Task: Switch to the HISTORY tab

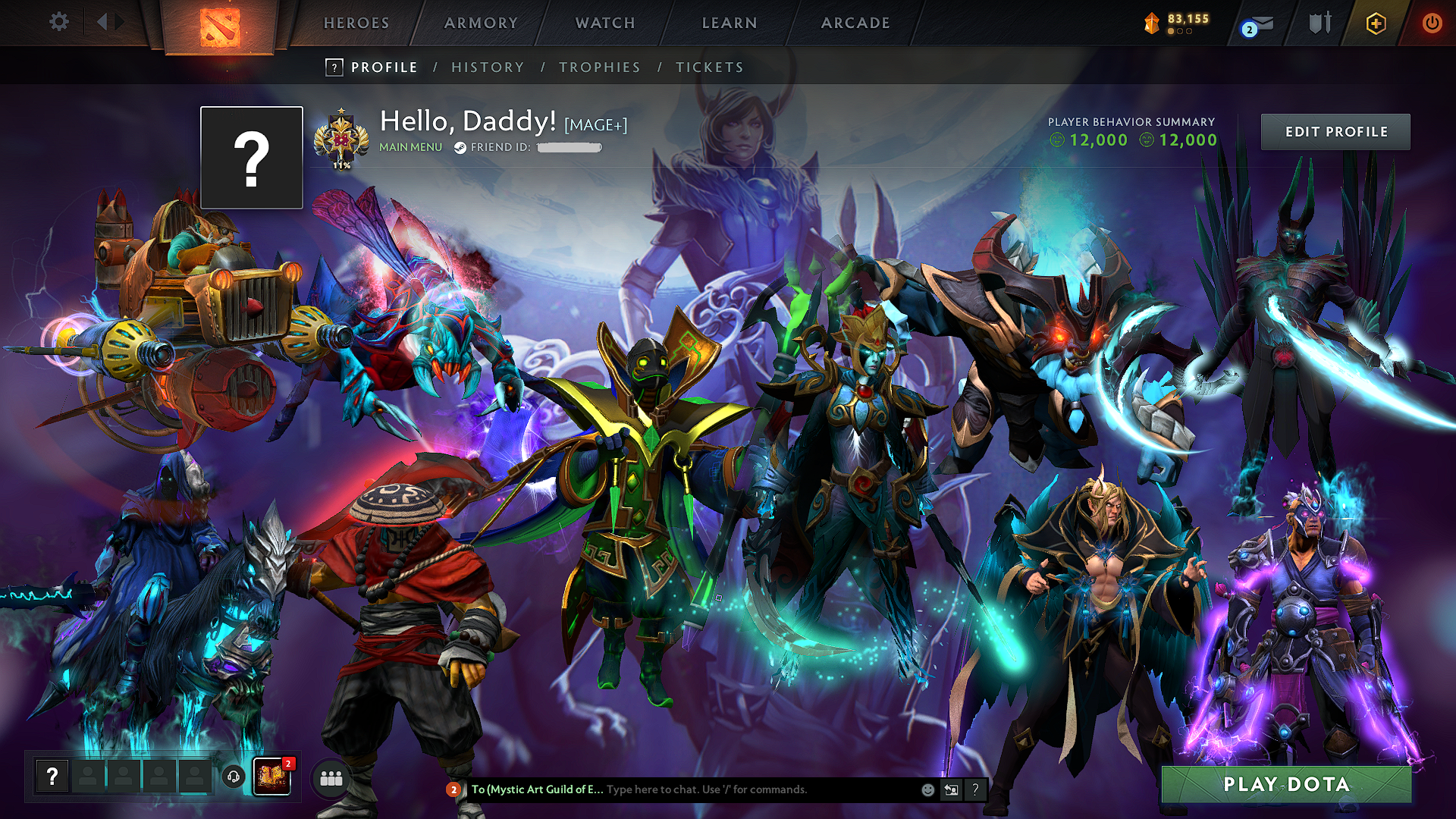Action: coord(487,67)
